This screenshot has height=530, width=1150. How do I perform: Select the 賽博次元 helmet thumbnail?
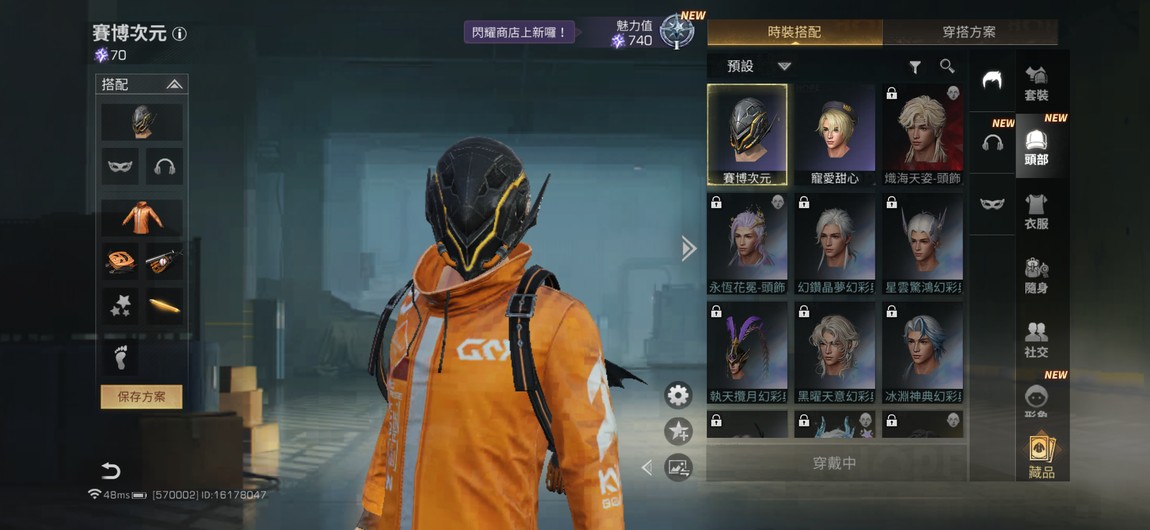tap(747, 135)
